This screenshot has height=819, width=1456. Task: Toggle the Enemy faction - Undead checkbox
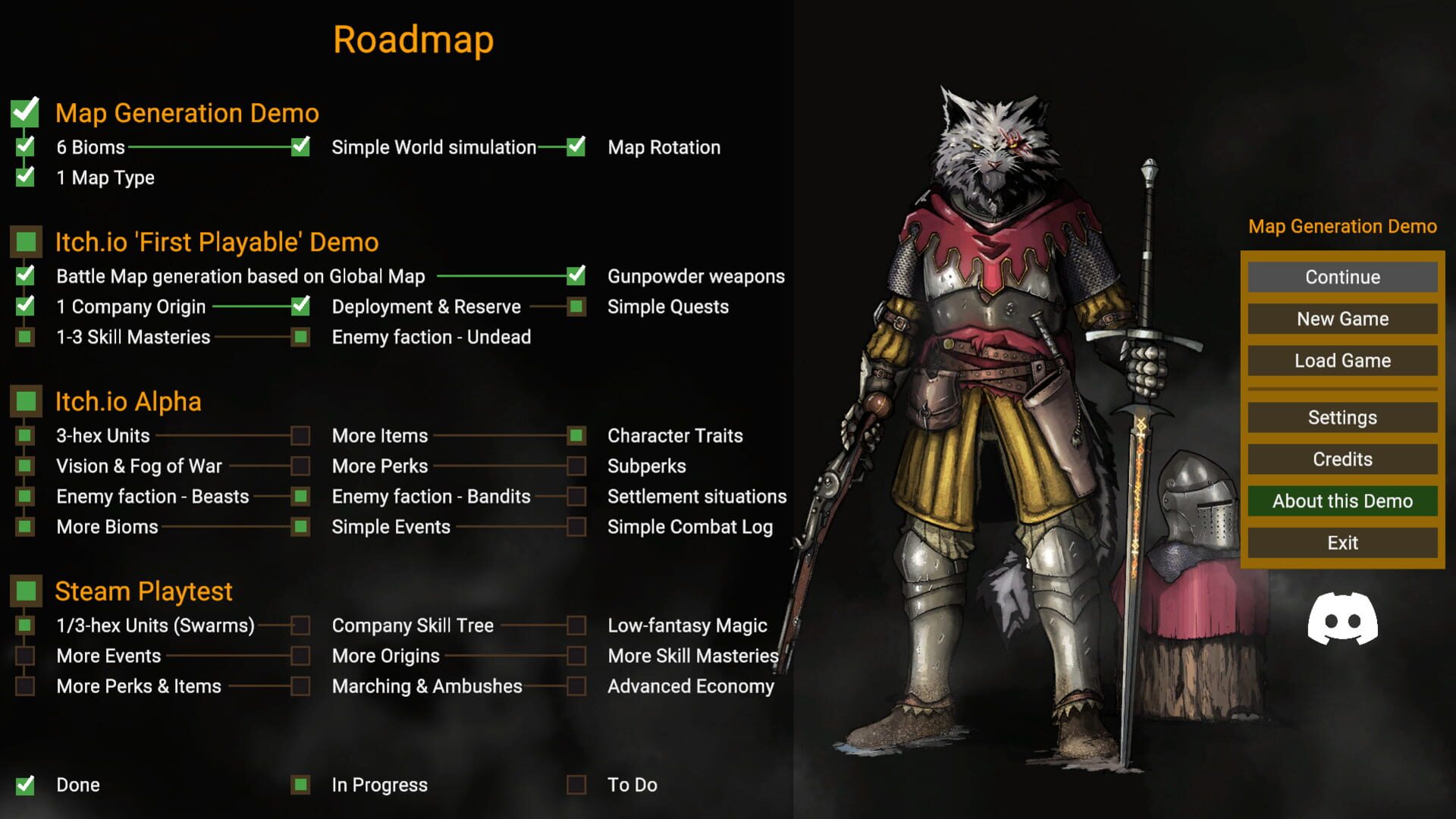click(301, 337)
